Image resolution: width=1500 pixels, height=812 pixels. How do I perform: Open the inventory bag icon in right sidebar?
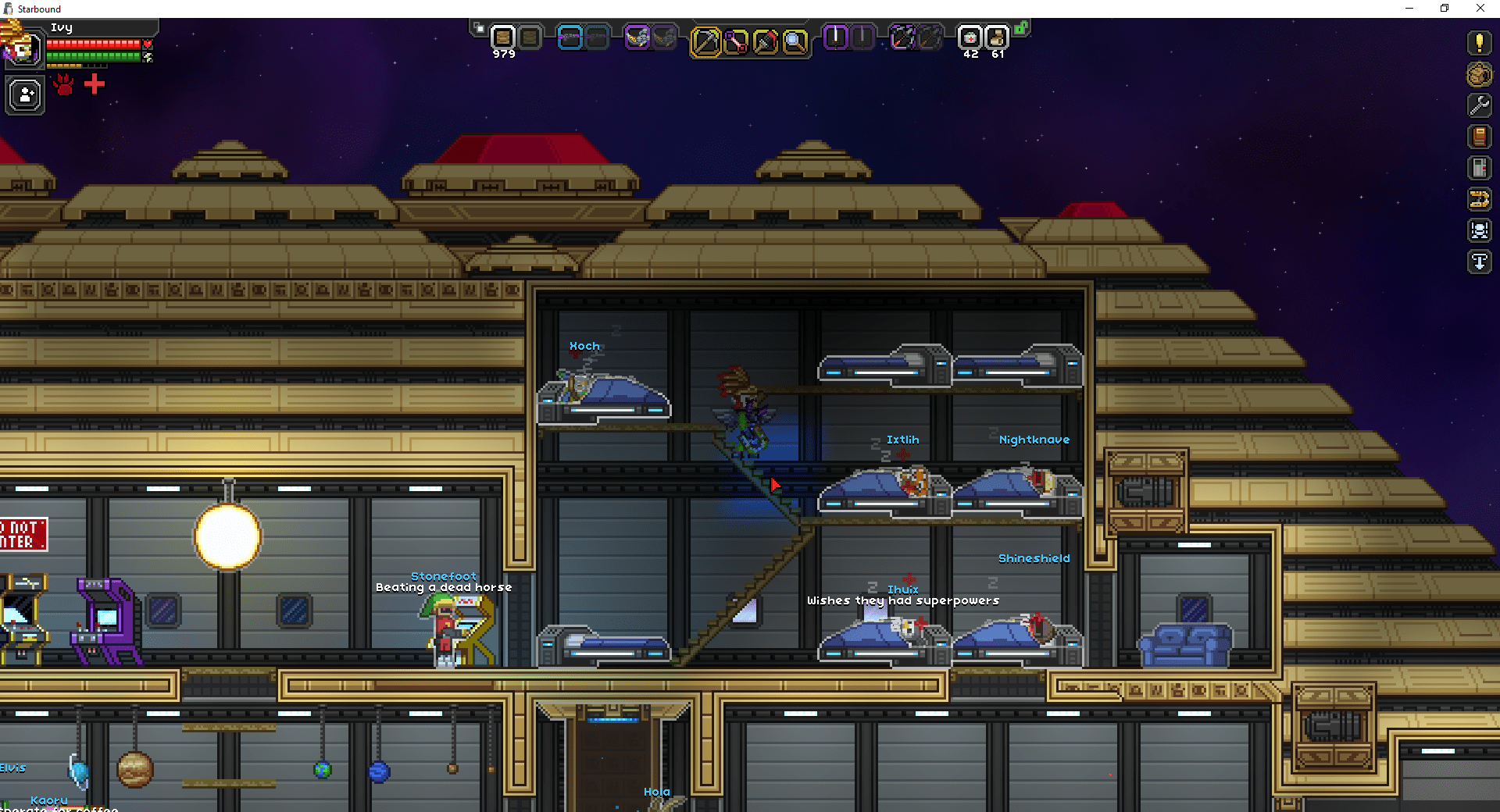1479,75
